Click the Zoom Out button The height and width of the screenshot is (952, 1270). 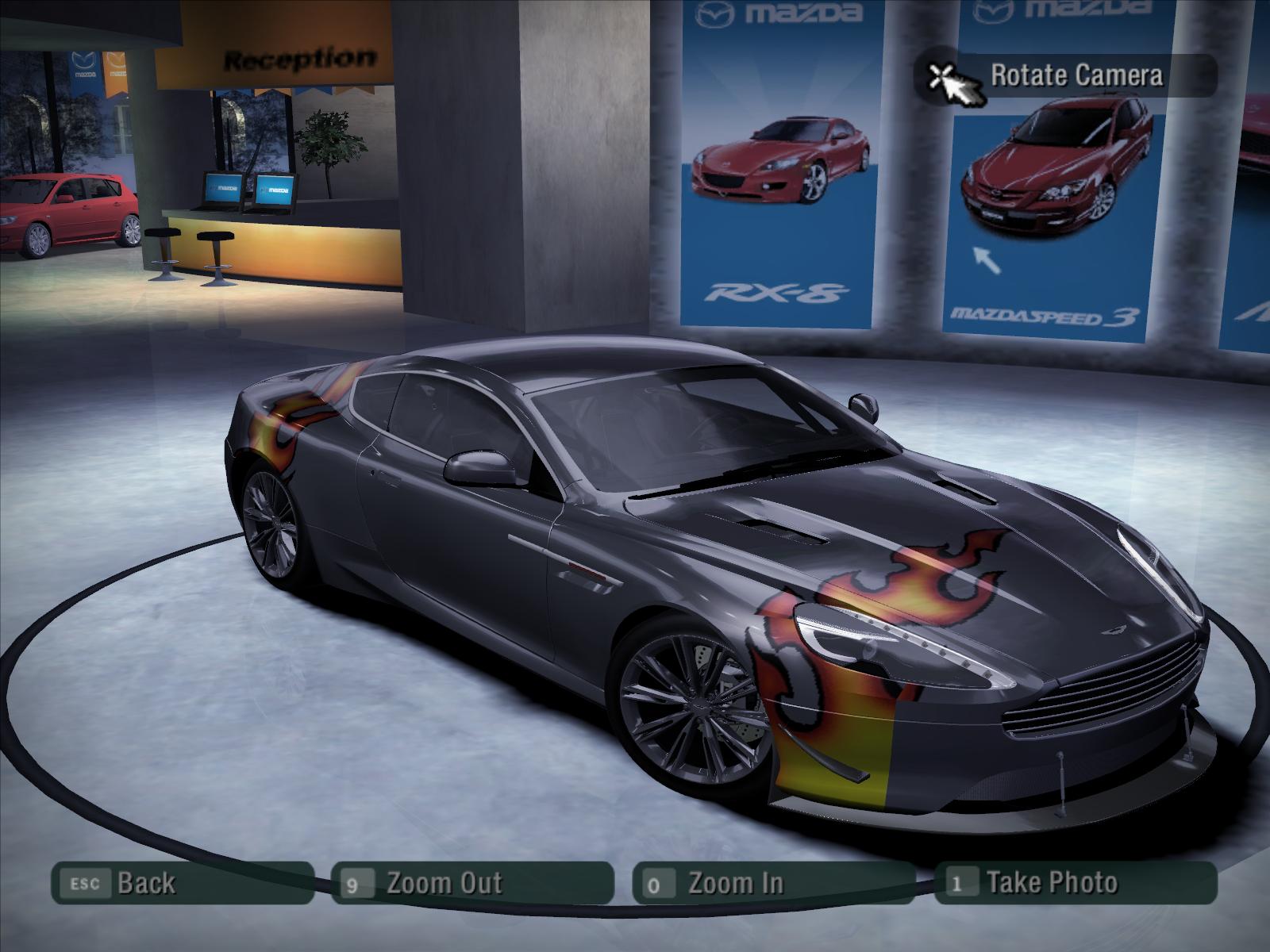[x=471, y=883]
